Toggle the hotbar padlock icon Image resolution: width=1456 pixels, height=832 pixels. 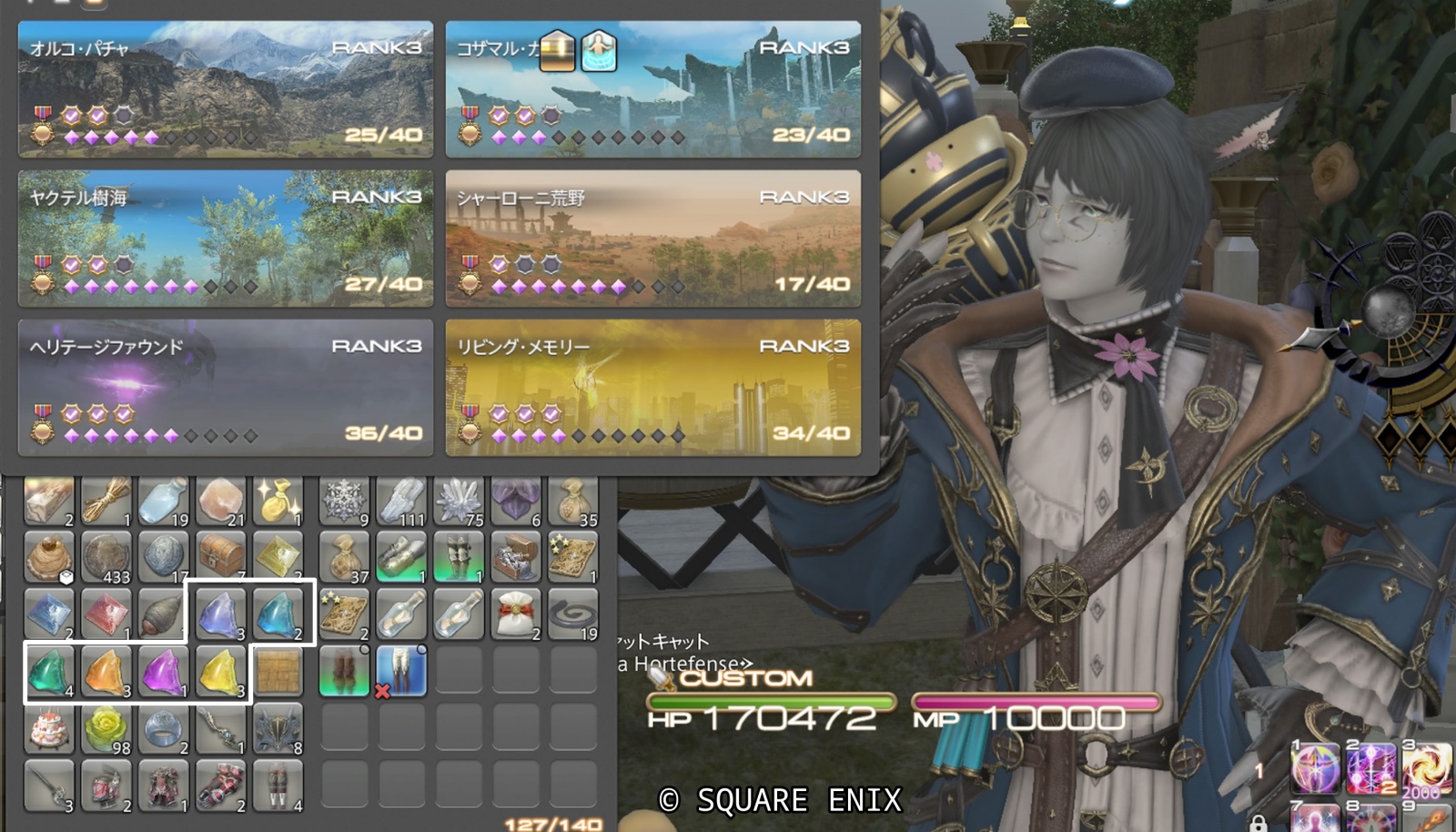click(x=1258, y=824)
